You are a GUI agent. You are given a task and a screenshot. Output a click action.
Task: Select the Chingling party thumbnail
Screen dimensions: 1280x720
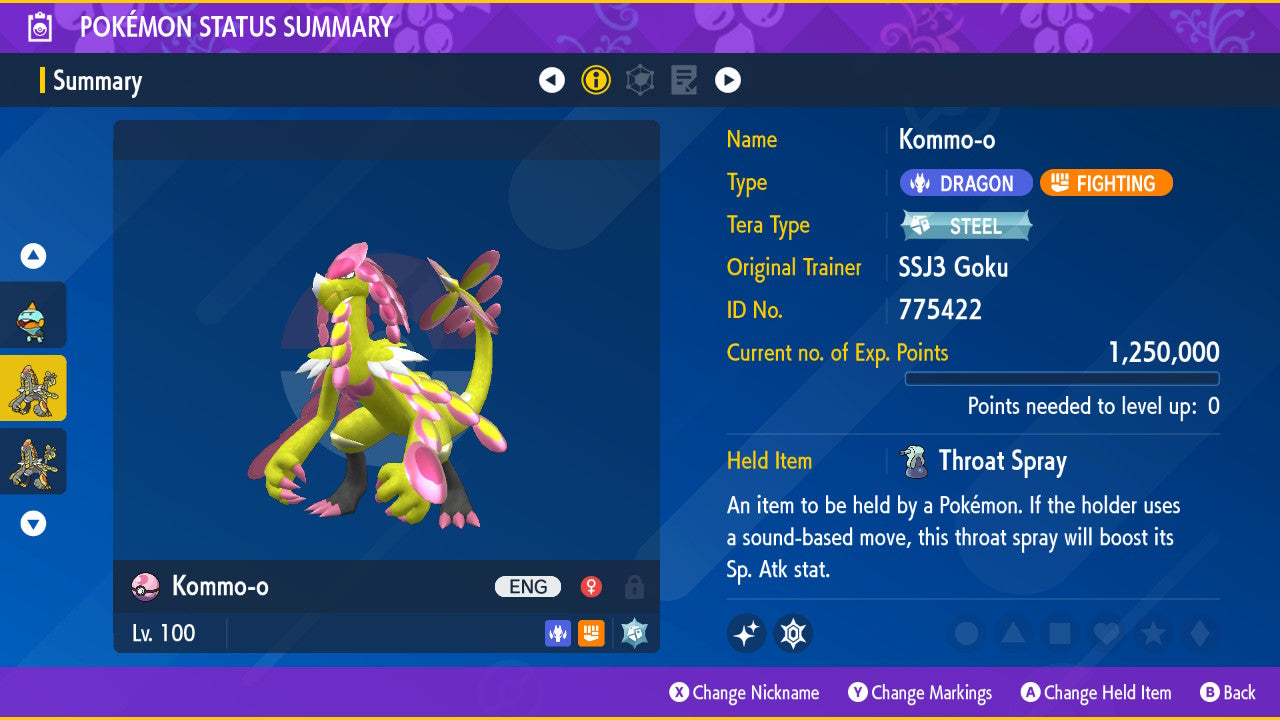pos(33,315)
